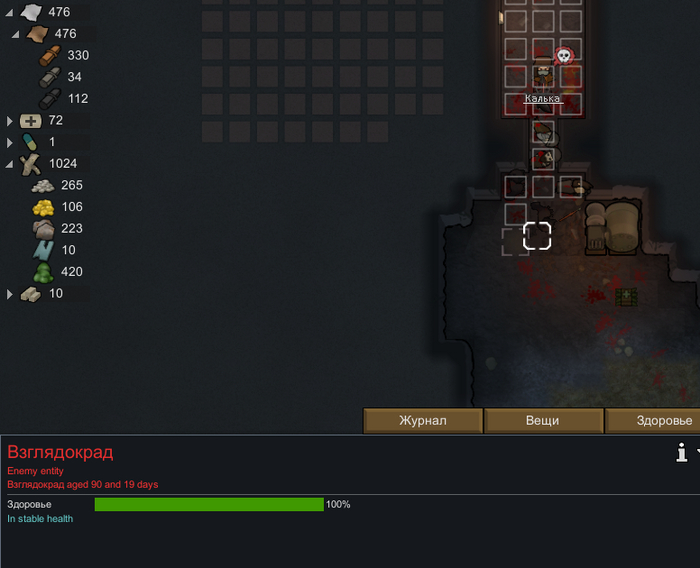Collapse the leather category showing 476
This screenshot has height=568, width=700.
tap(16, 34)
